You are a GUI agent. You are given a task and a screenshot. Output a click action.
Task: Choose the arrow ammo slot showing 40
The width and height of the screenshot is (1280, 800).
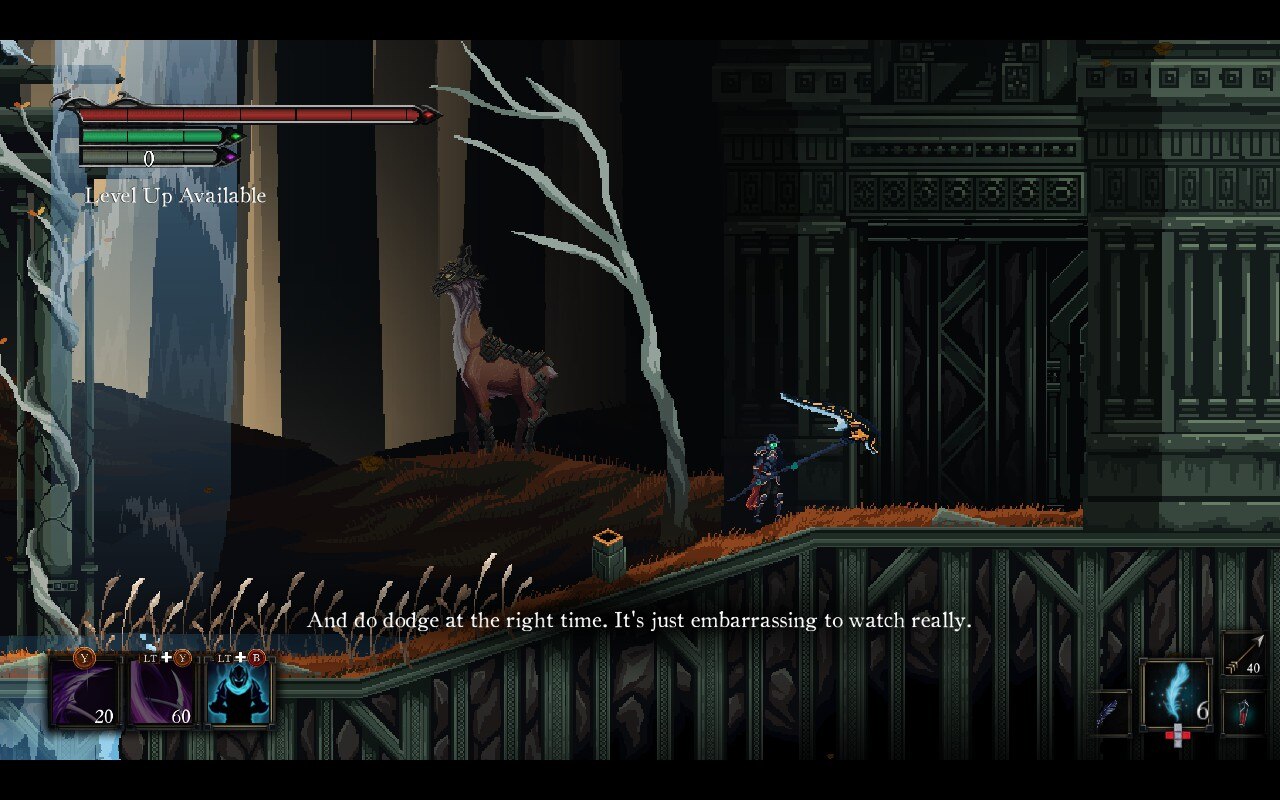tap(1243, 654)
